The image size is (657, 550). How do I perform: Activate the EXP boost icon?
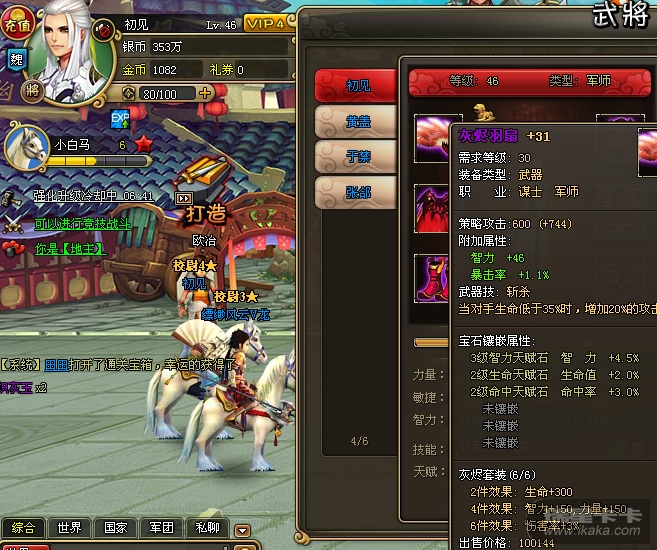[x=121, y=119]
